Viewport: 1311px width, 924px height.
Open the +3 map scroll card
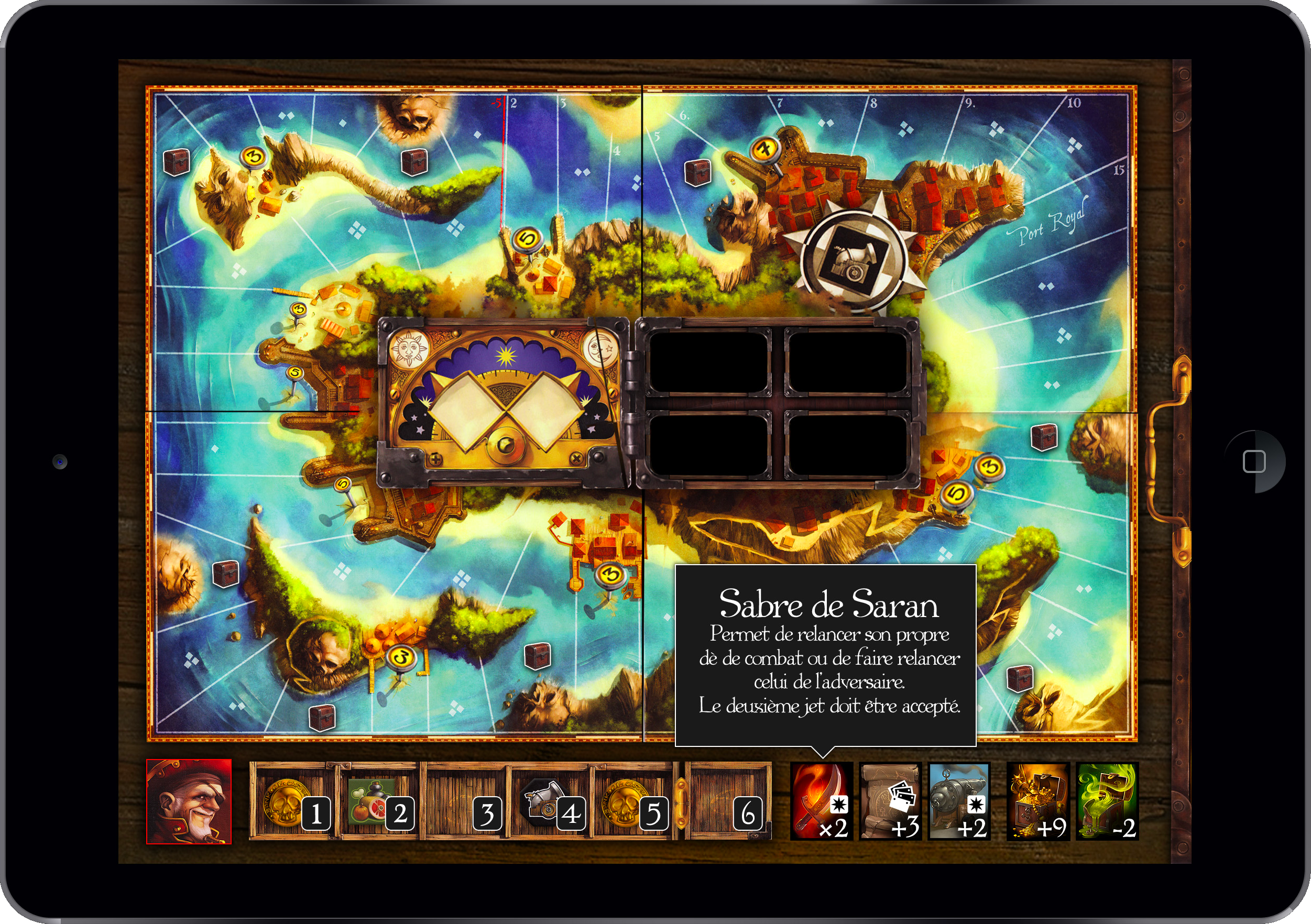(890, 801)
